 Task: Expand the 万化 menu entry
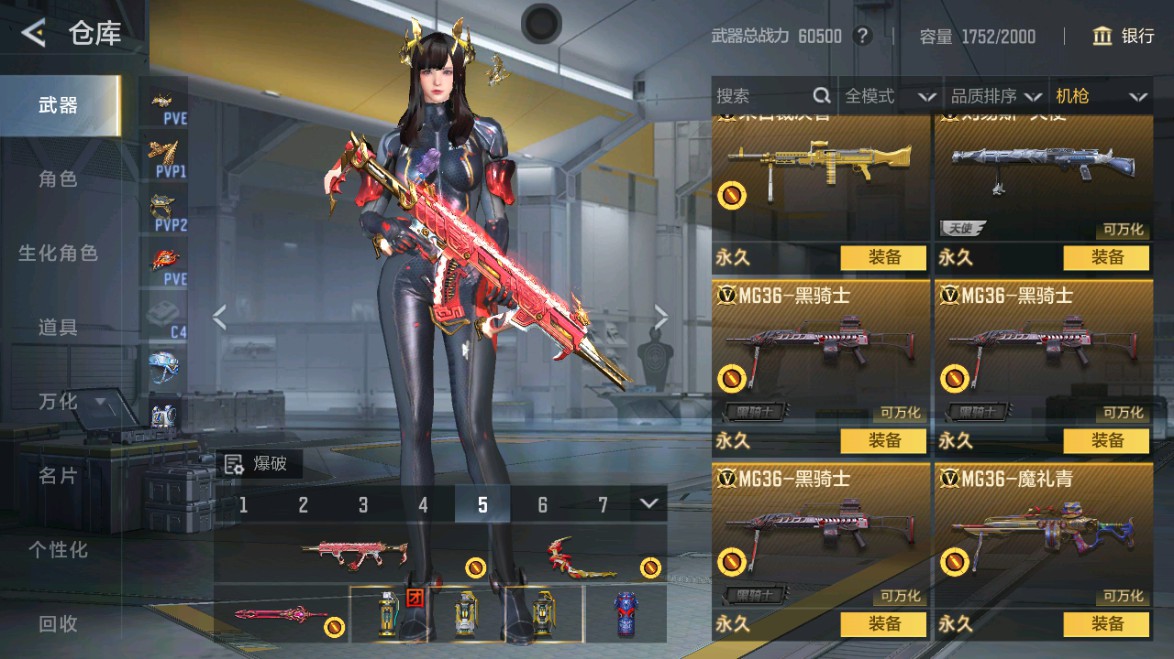pyautogui.click(x=70, y=402)
